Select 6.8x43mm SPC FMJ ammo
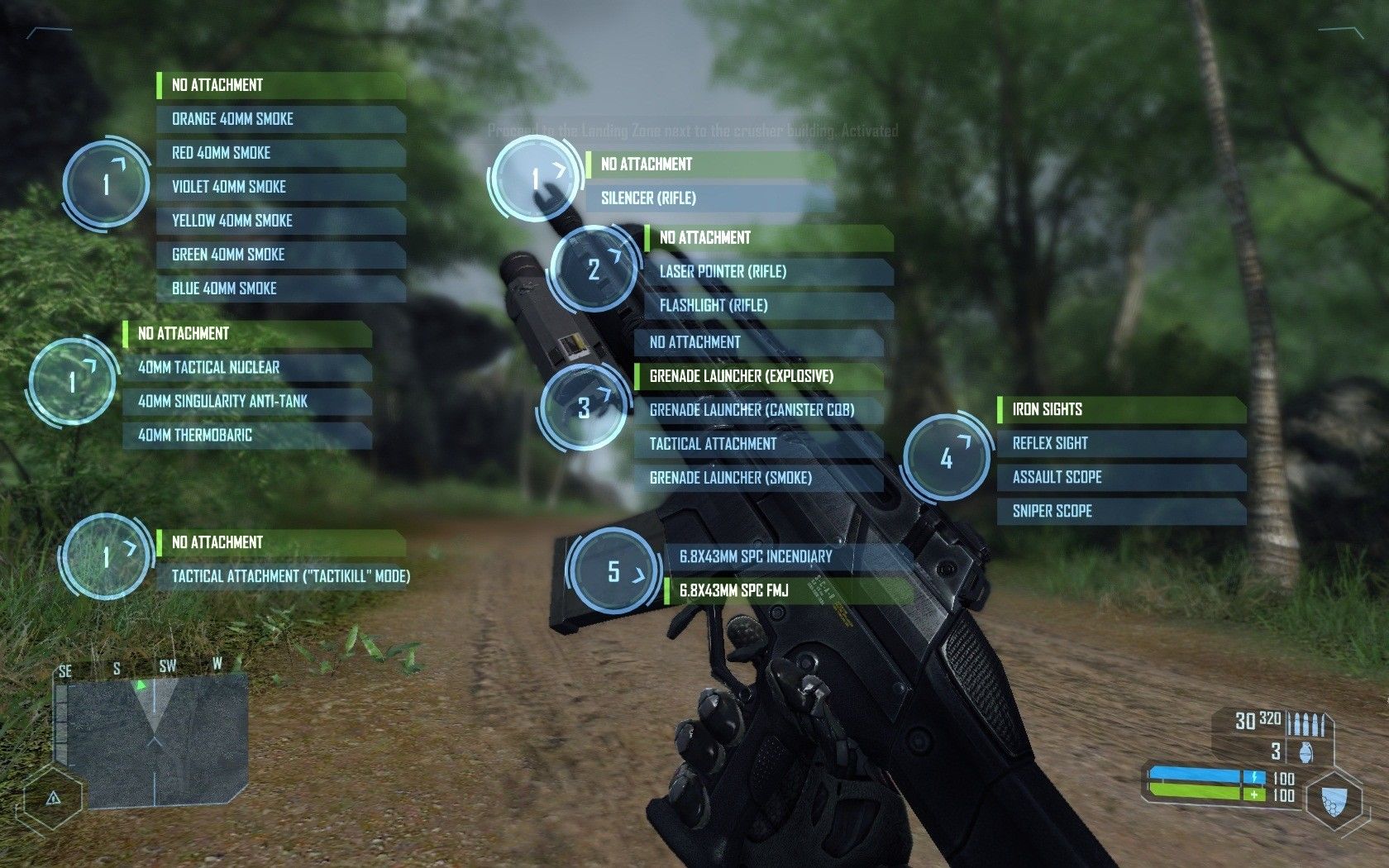The image size is (1389, 868). click(x=788, y=591)
